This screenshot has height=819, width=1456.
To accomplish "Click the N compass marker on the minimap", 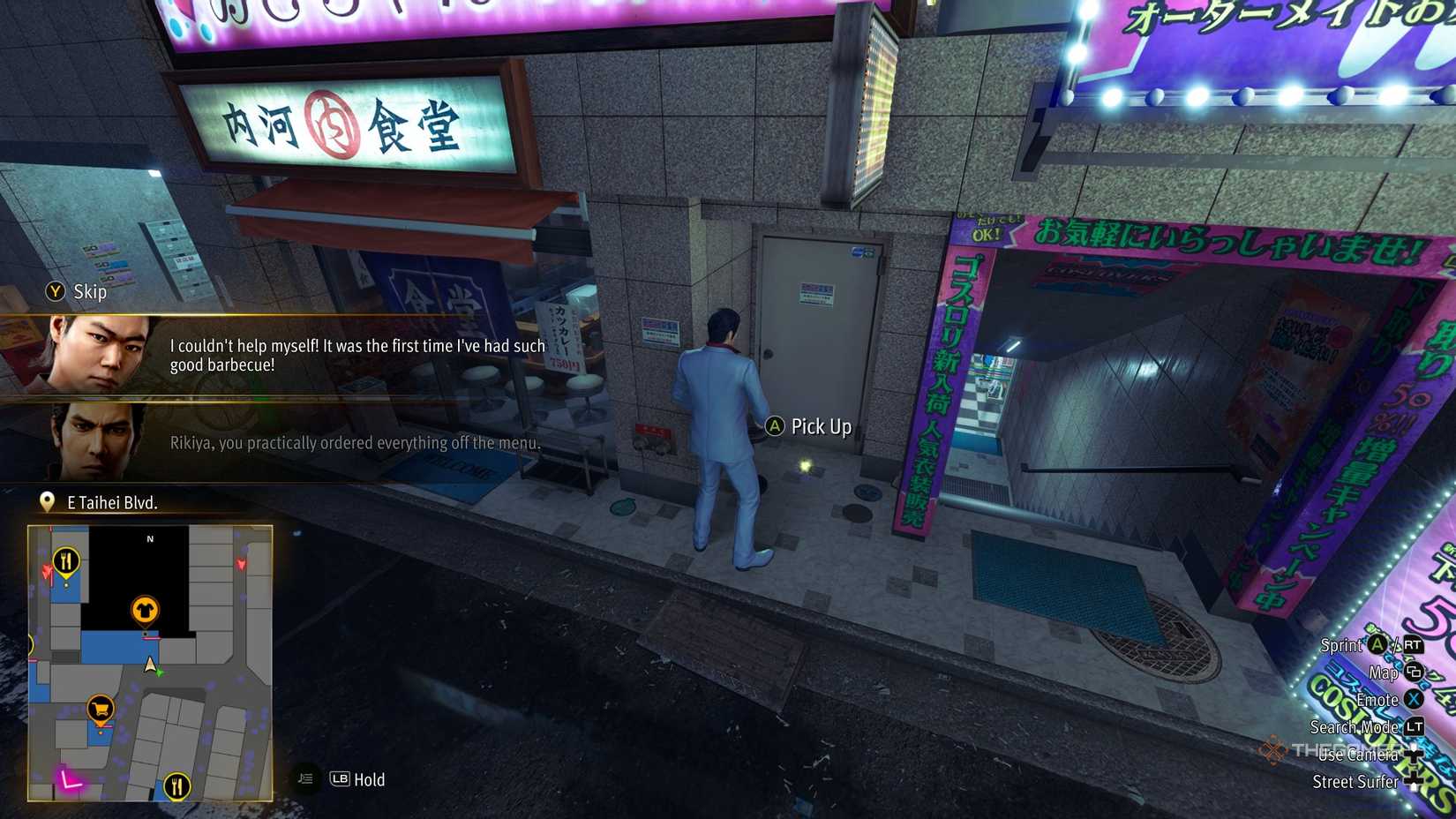I will pos(149,539).
